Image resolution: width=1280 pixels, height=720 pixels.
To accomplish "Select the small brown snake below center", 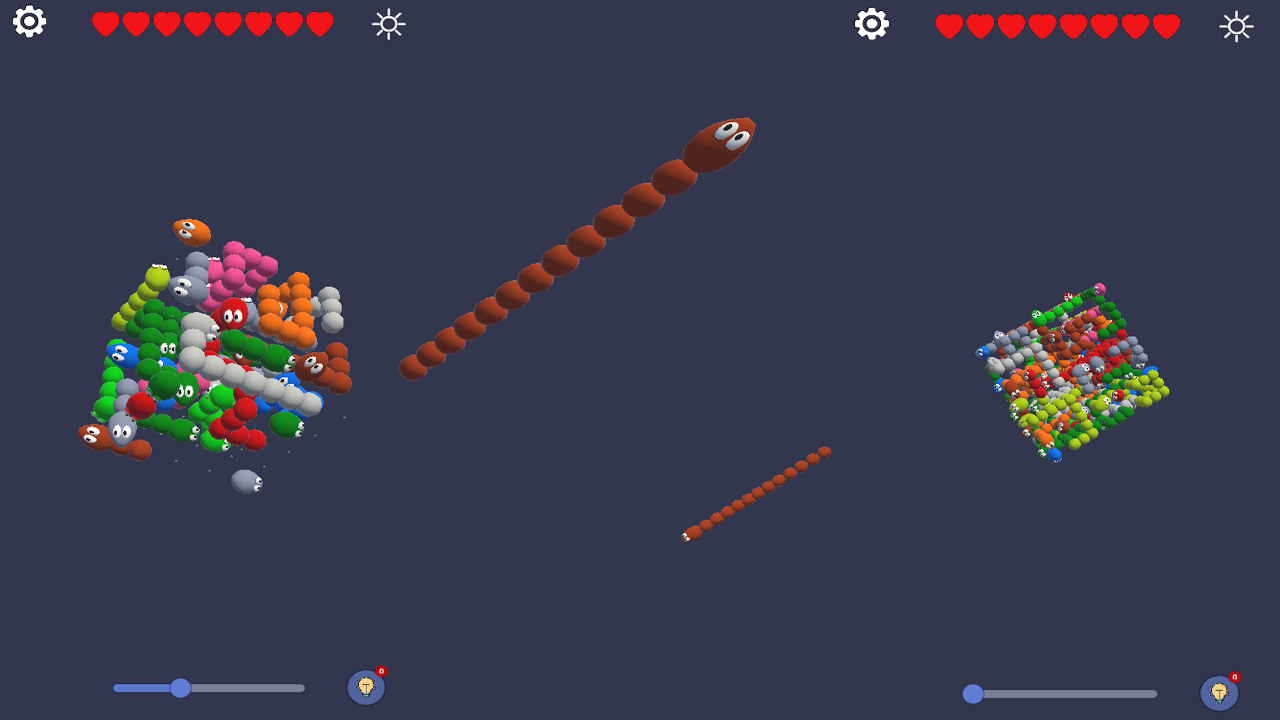I will coord(755,495).
